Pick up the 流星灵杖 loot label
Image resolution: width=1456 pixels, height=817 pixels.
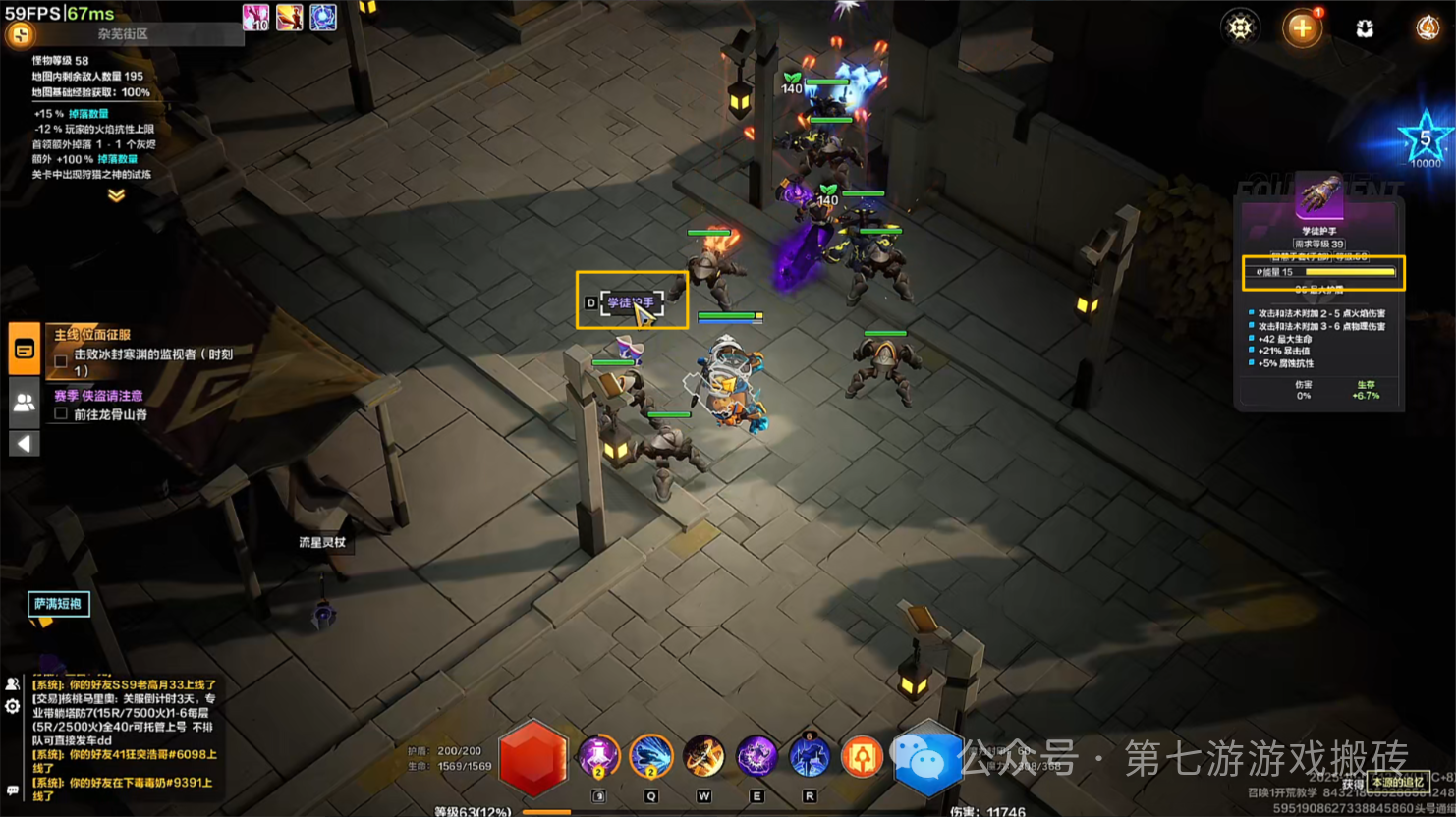tap(322, 542)
